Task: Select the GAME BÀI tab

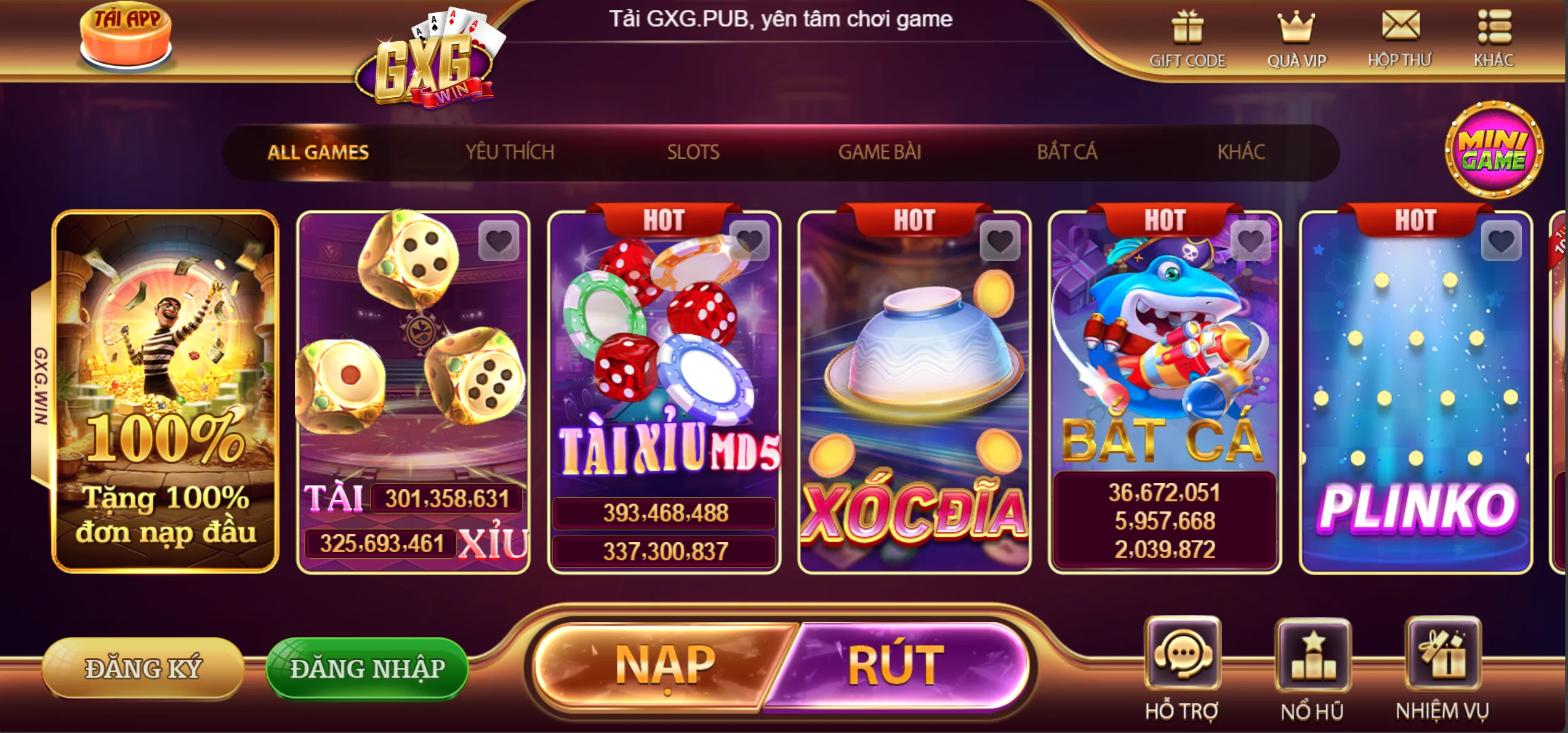Action: click(x=880, y=151)
